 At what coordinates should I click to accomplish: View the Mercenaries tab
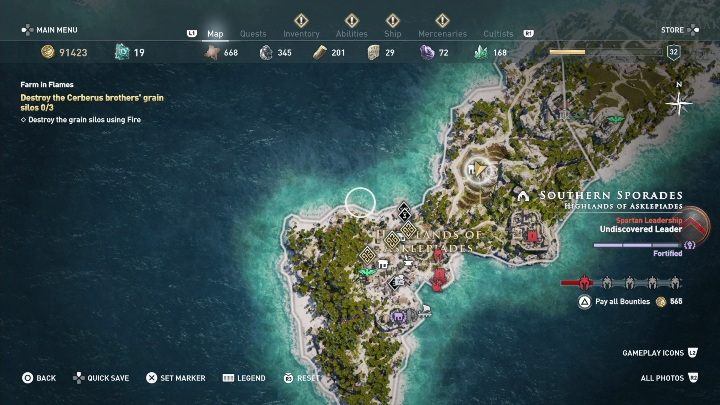[443, 33]
